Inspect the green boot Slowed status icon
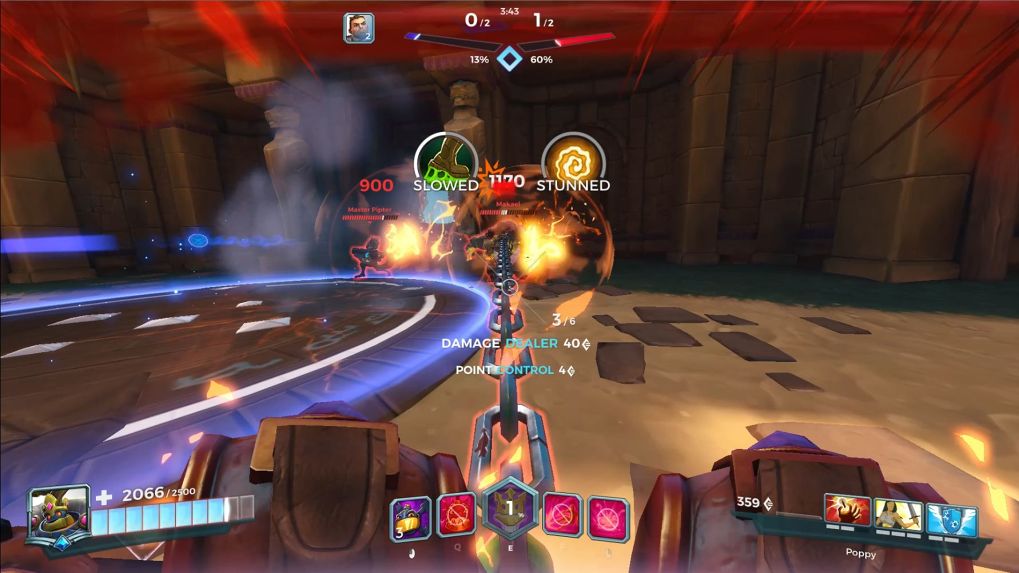This screenshot has width=1019, height=573. [x=445, y=158]
